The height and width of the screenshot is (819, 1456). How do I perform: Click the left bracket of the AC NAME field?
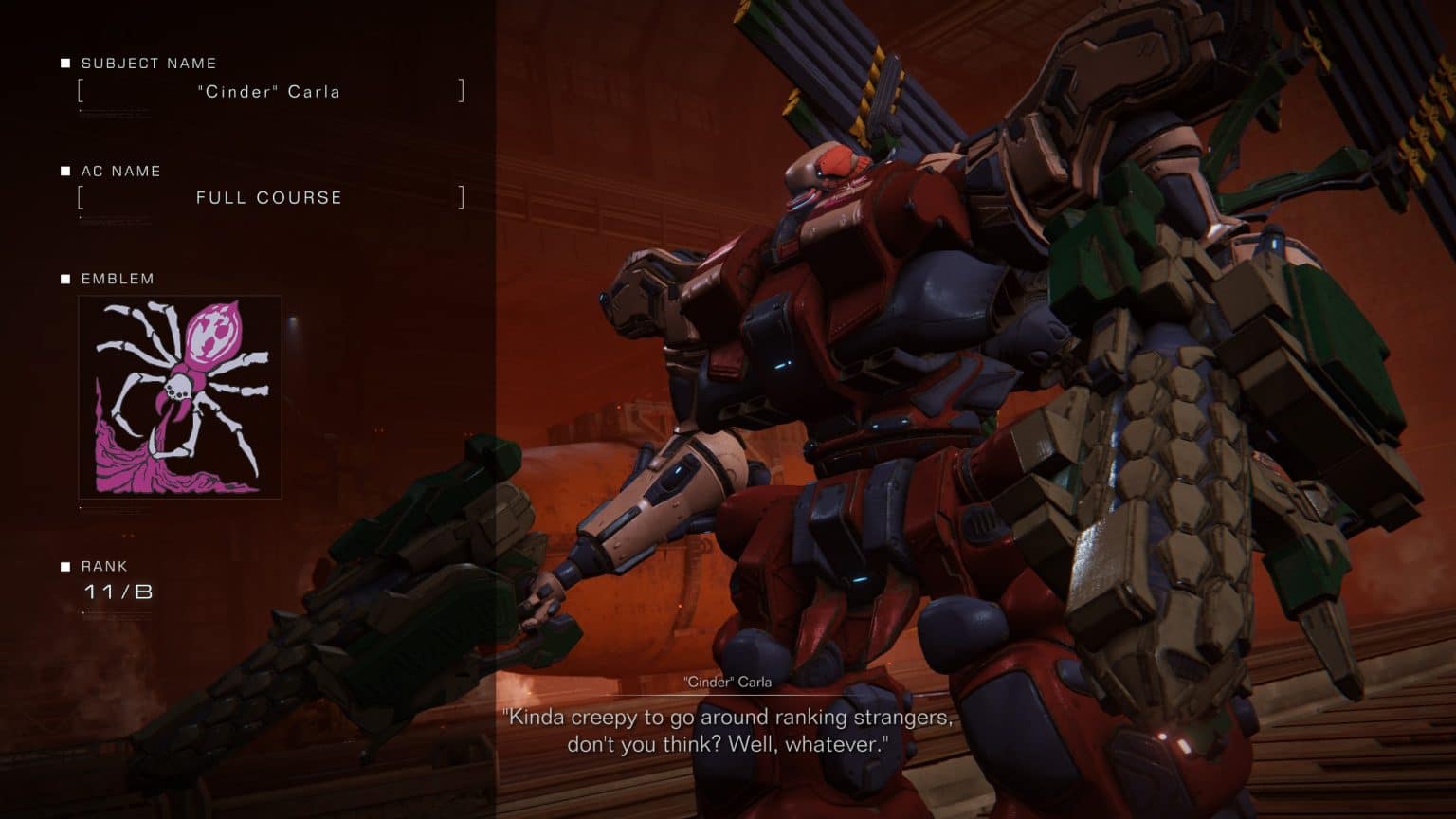coord(81,197)
